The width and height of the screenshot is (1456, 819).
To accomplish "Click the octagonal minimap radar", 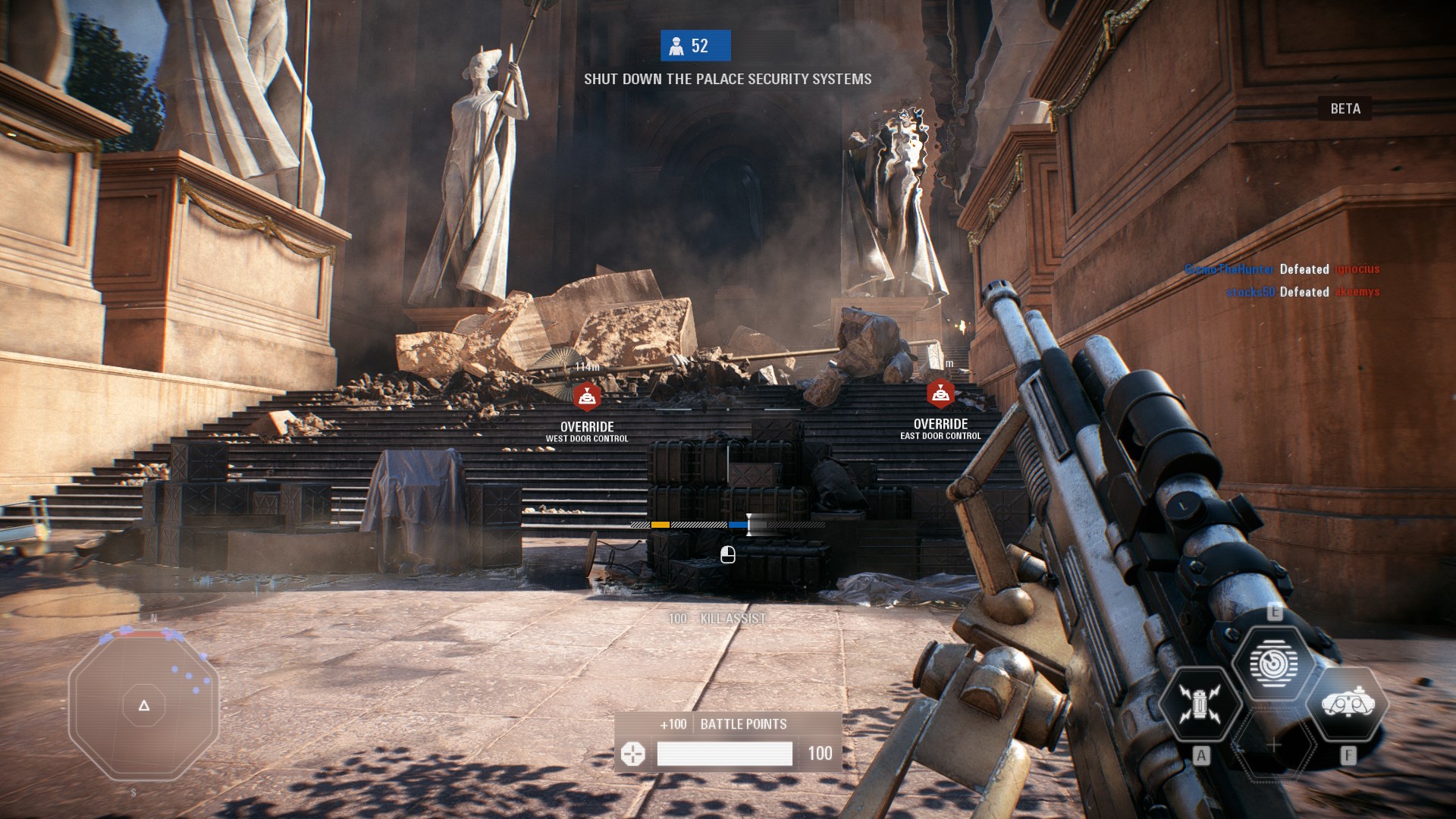I will click(144, 706).
